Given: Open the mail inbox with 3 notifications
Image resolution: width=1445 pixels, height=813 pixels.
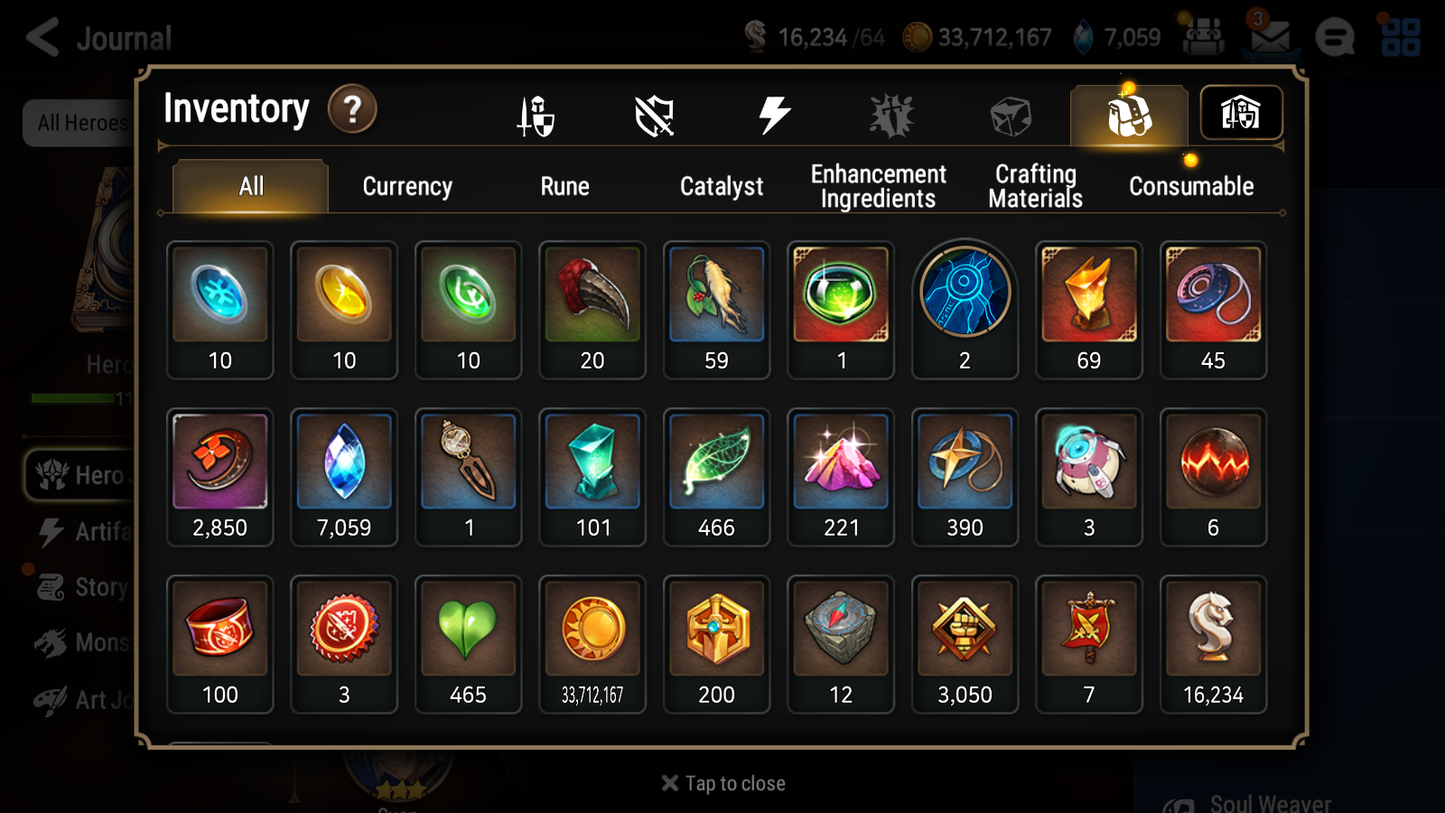Looking at the screenshot, I should coord(1269,37).
